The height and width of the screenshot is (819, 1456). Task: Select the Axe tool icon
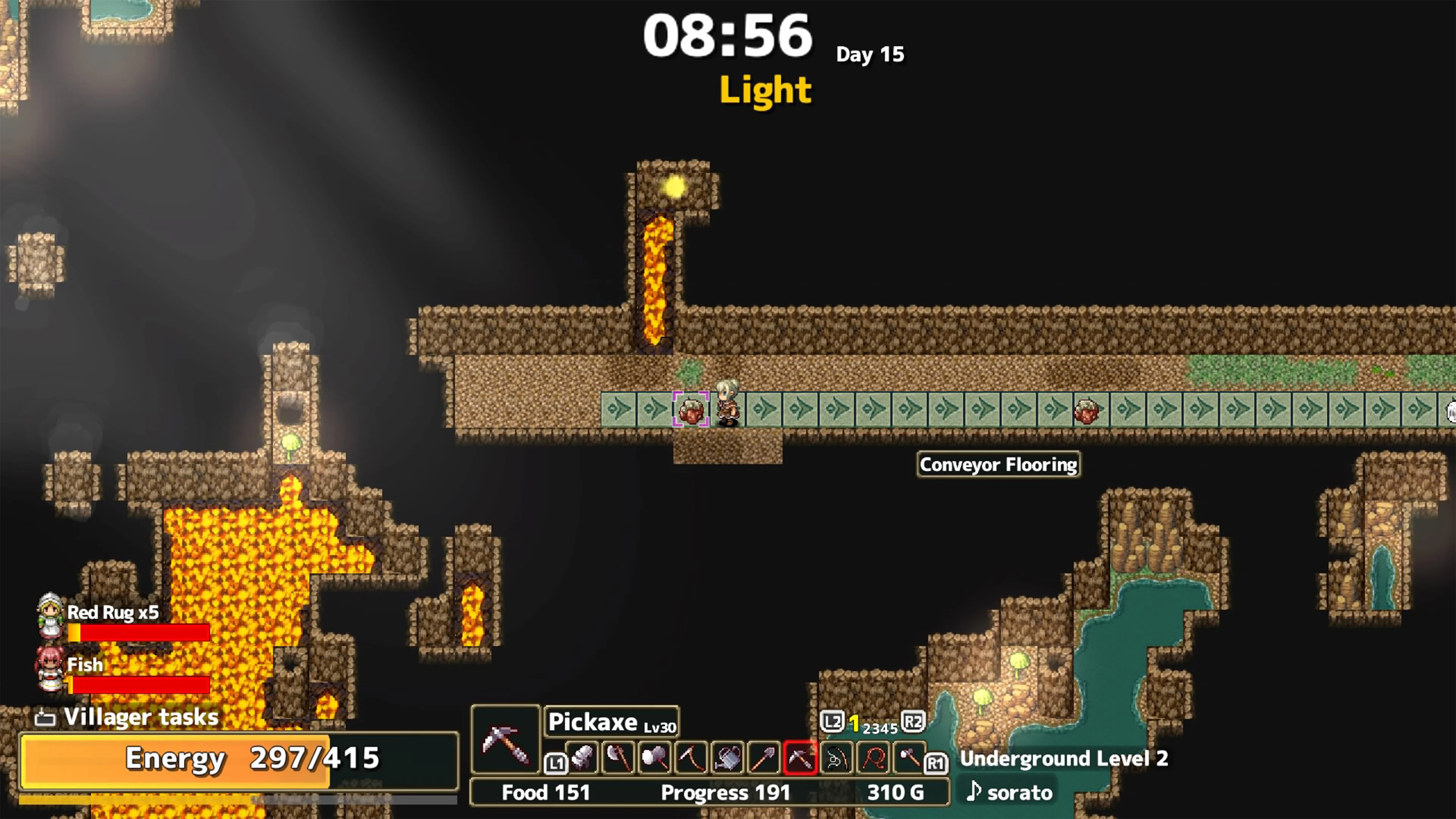click(619, 758)
